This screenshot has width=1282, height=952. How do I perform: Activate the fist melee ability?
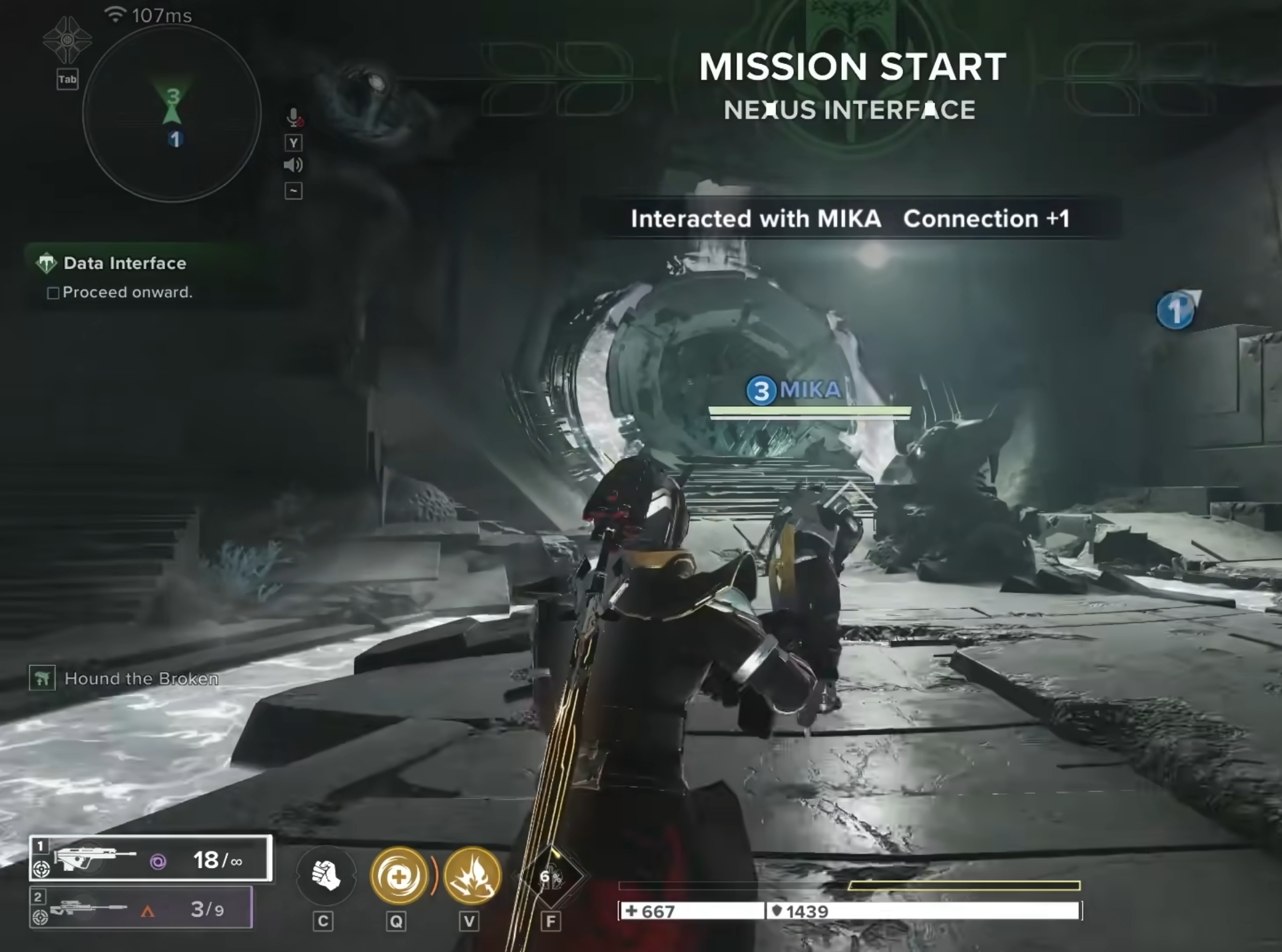(x=326, y=875)
